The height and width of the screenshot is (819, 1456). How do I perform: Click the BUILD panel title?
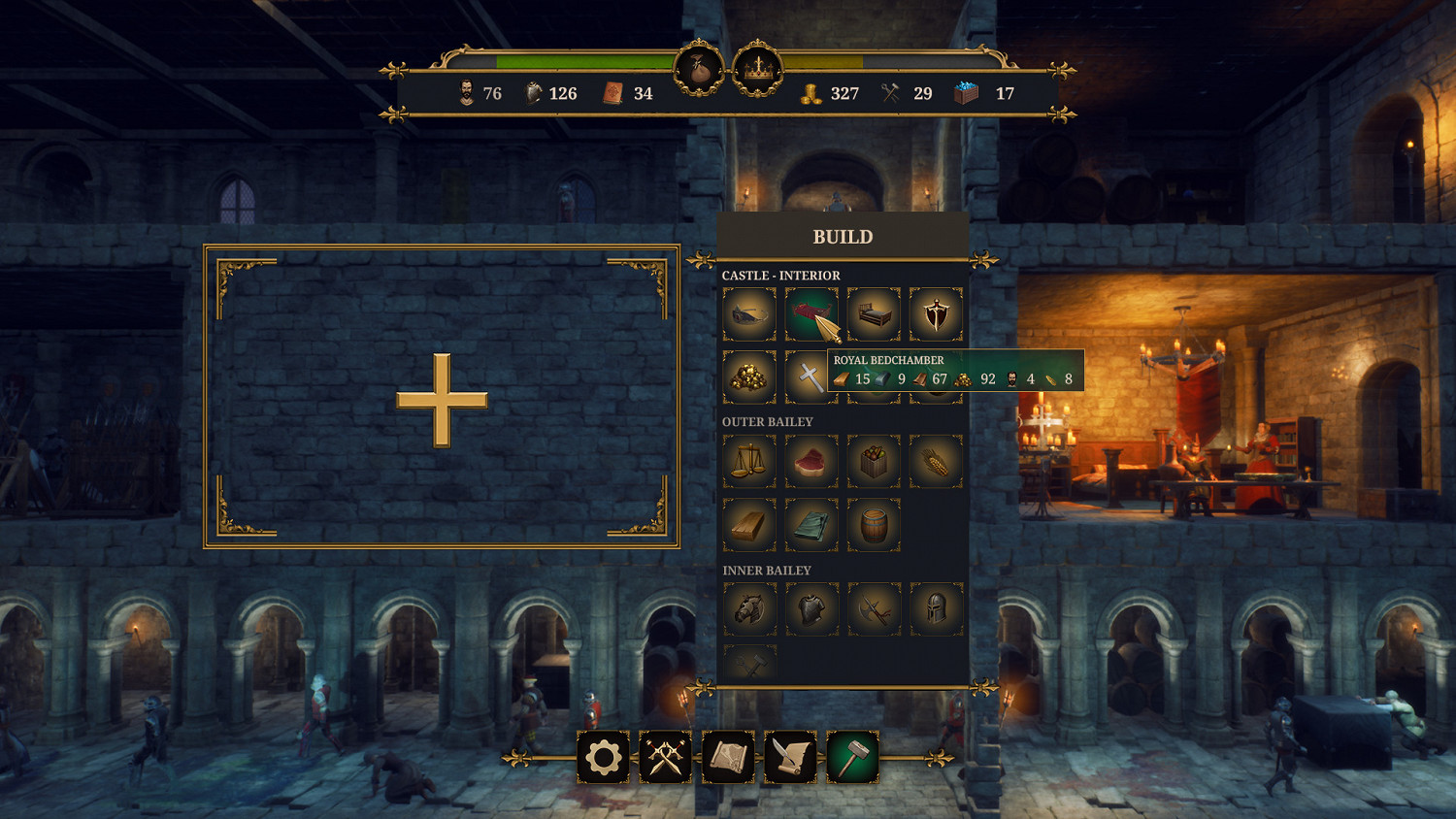point(843,236)
